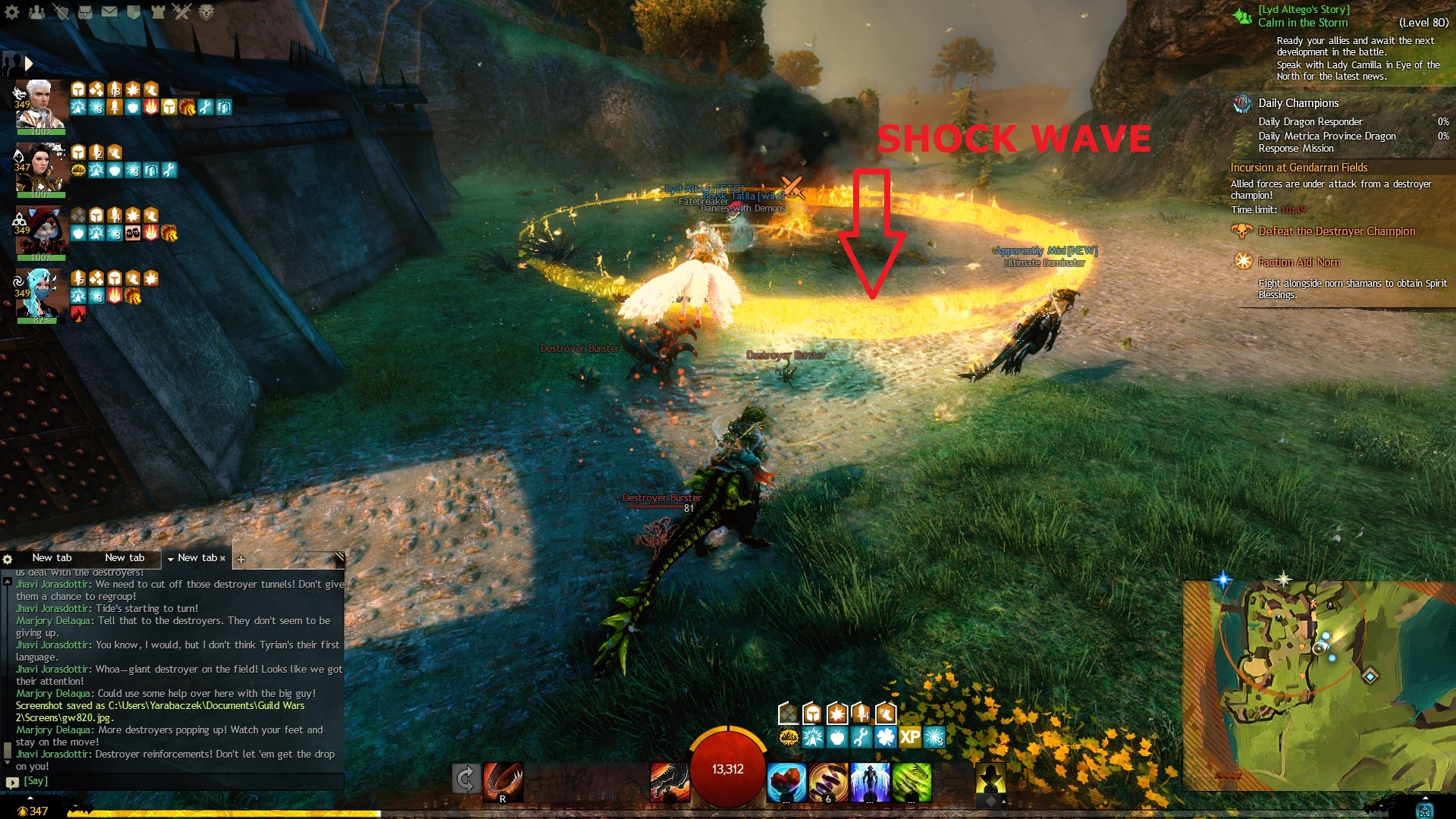This screenshot has height=819, width=1456.
Task: Click the grey swap arrow button
Action: pyautogui.click(x=466, y=779)
